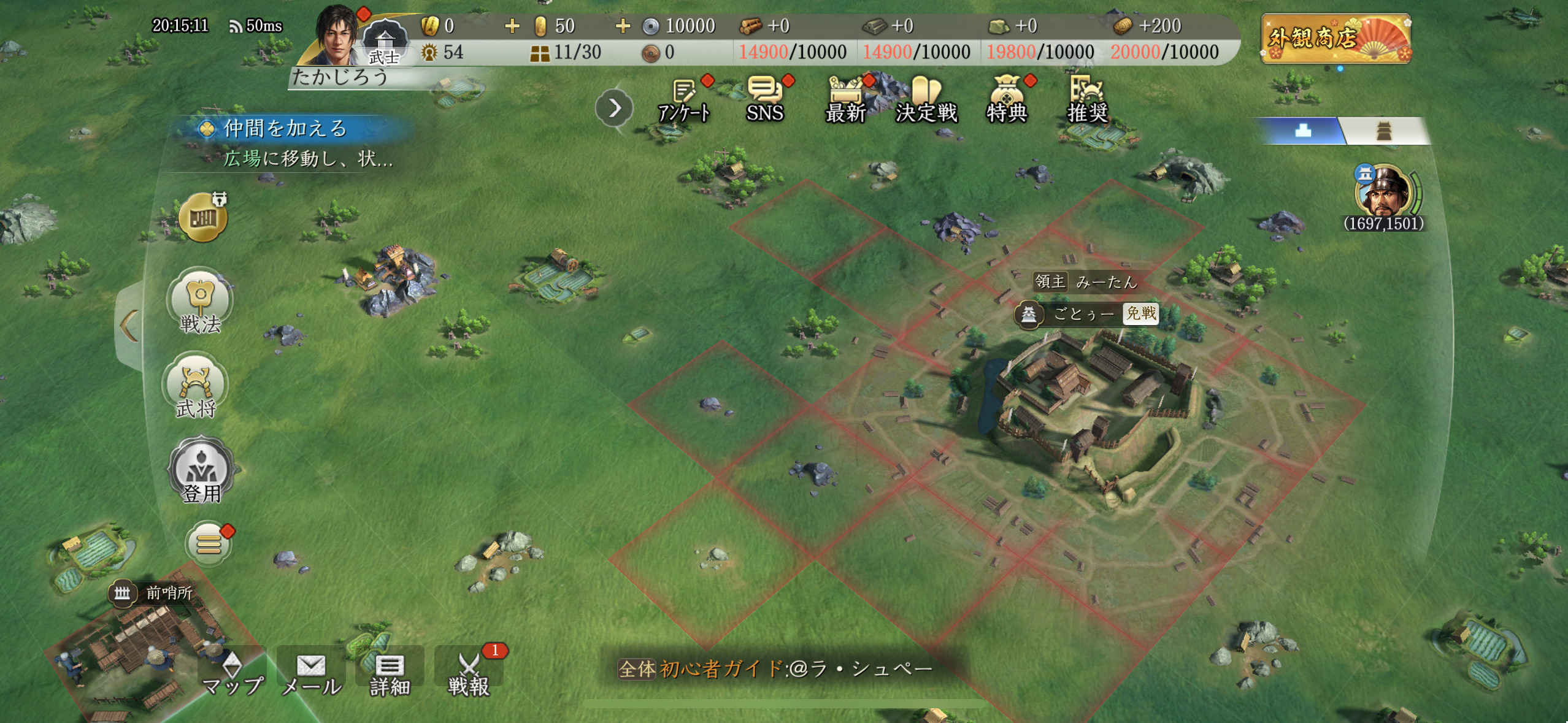Open the 外観商店 shop banner
The image size is (1568, 723).
[x=1336, y=38]
